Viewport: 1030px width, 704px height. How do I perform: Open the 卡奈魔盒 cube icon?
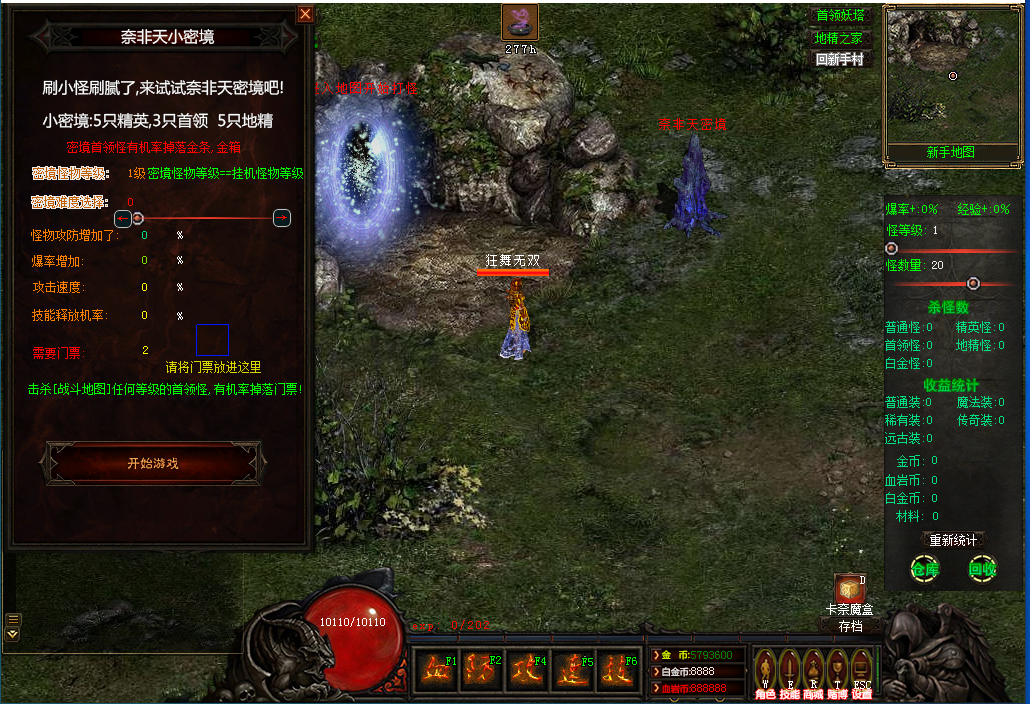pos(850,591)
